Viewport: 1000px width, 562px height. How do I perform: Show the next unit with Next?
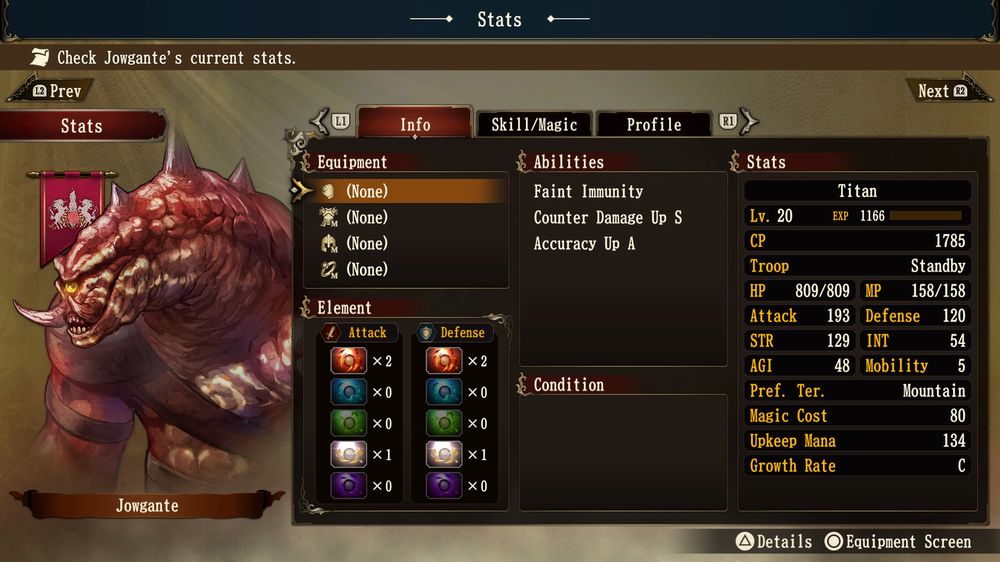pos(941,91)
